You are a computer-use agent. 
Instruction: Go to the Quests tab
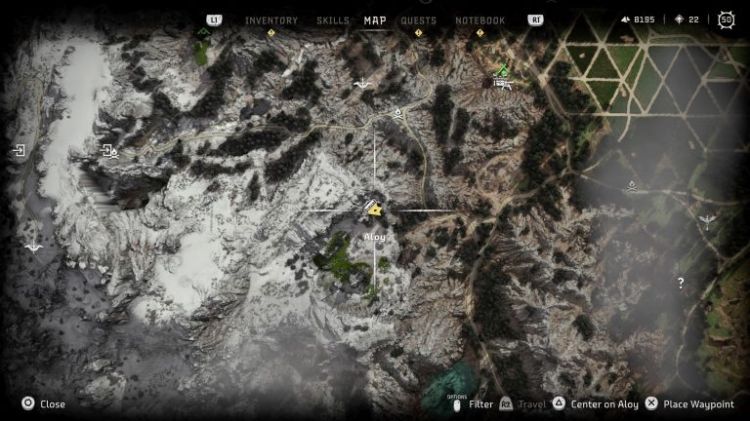(418, 20)
